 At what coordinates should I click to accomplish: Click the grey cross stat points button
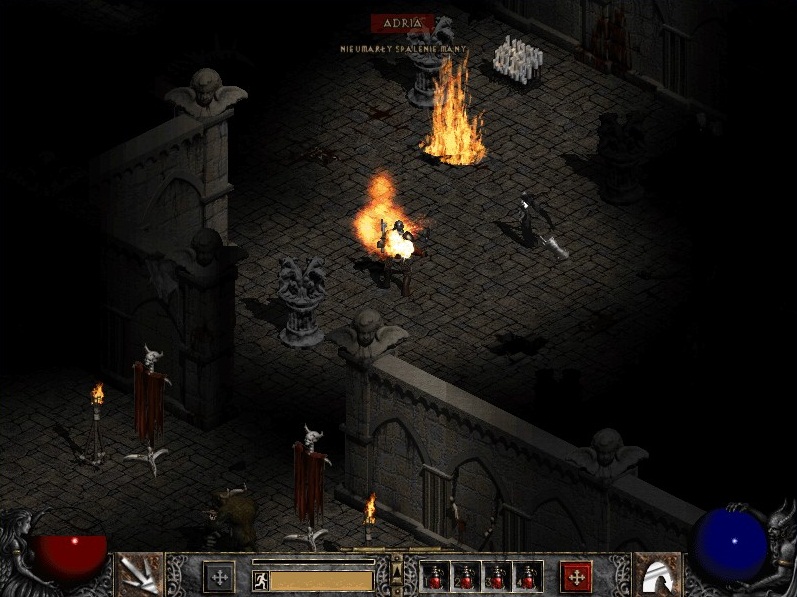coord(219,576)
